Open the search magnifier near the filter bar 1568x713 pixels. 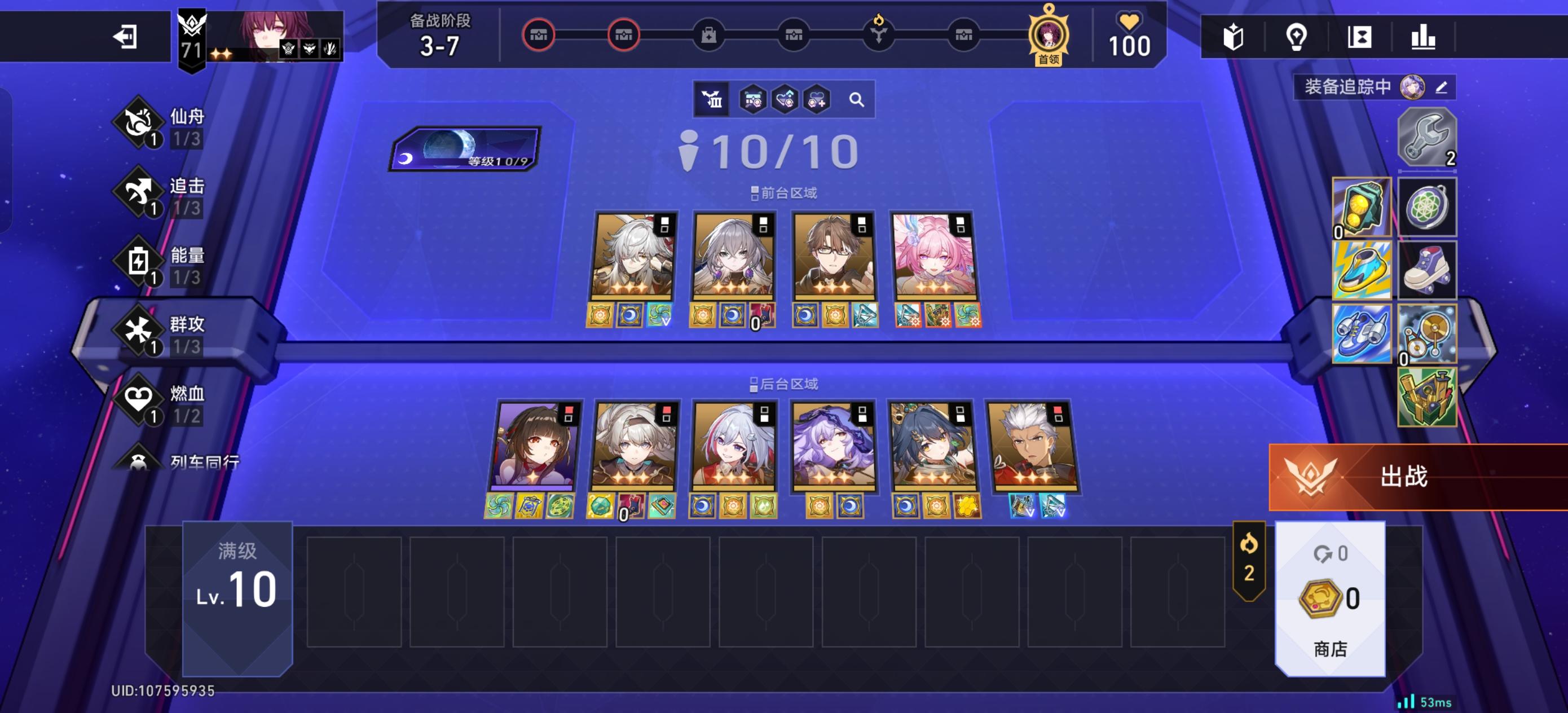coord(858,100)
